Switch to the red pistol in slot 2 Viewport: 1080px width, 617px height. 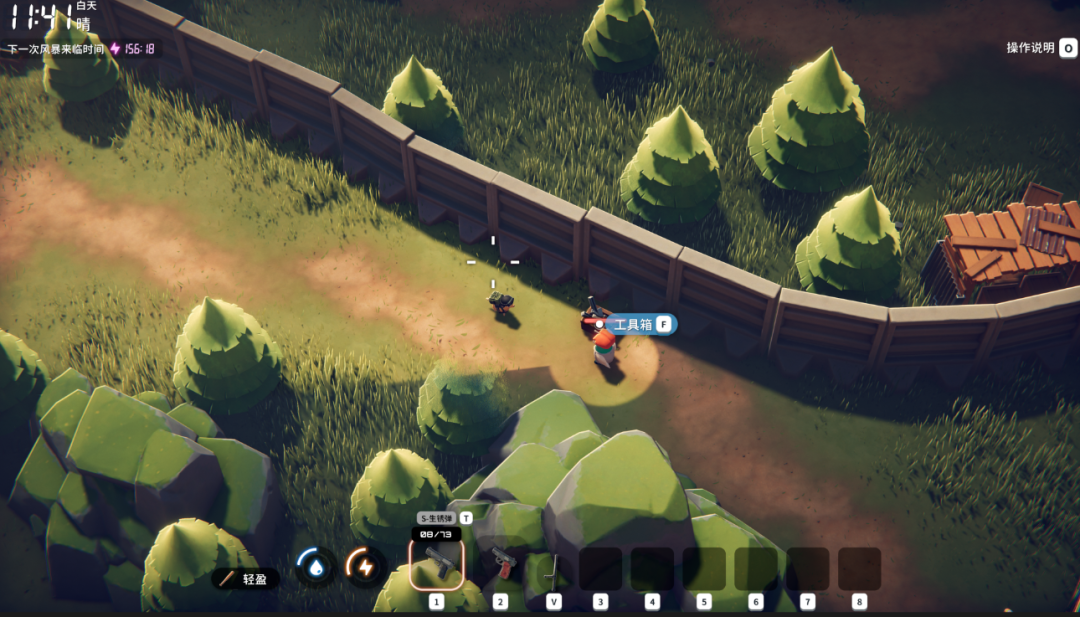500,567
